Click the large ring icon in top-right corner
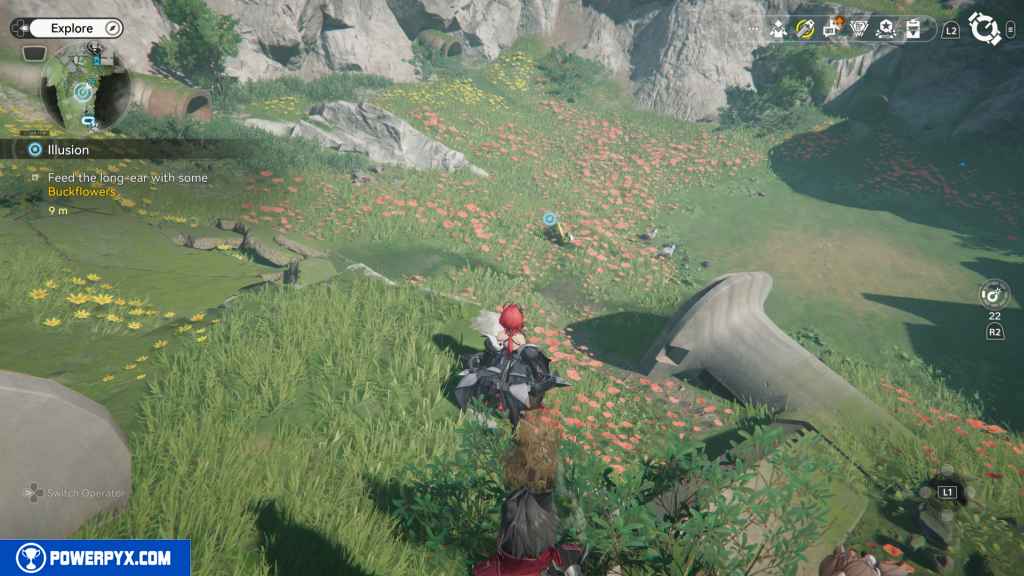The width and height of the screenshot is (1024, 576). point(985,29)
